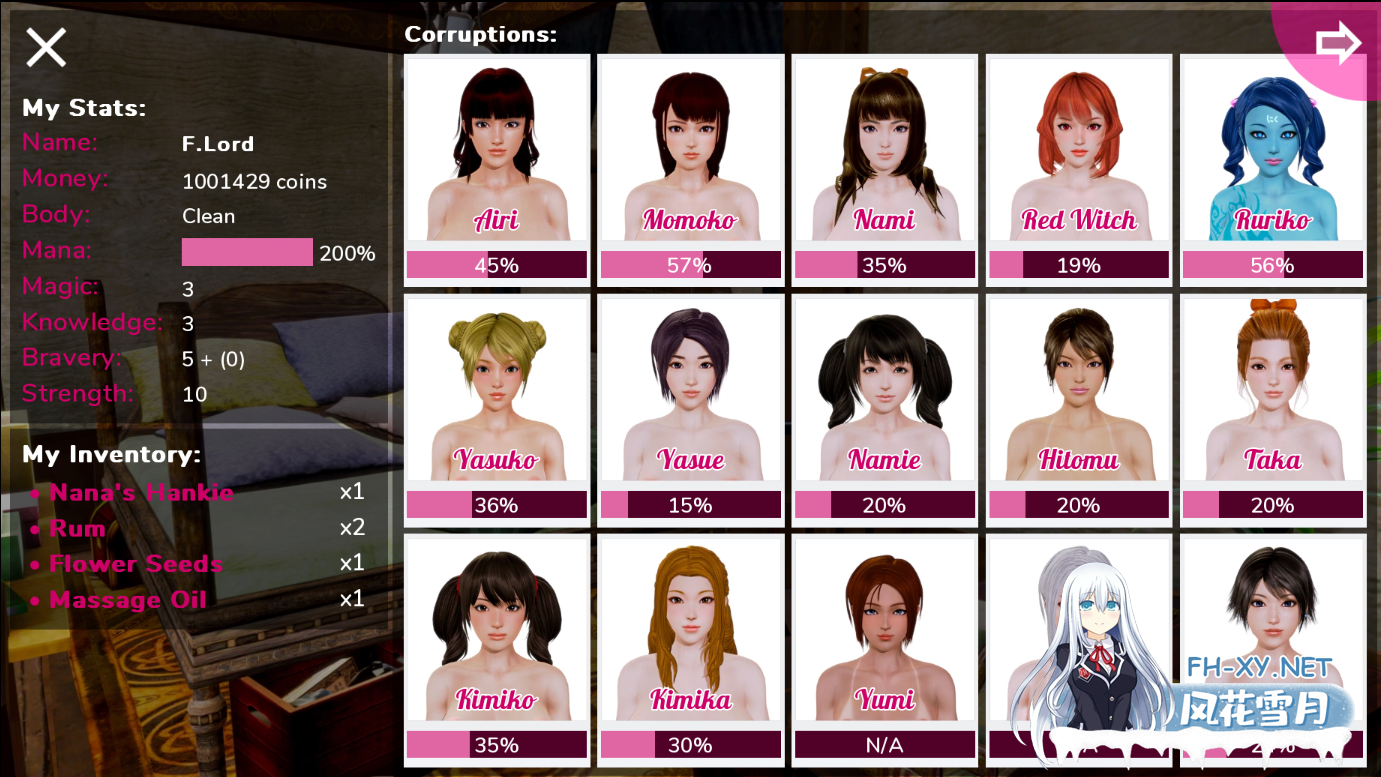Go to the next page arrow
The height and width of the screenshot is (777, 1381).
click(x=1338, y=43)
